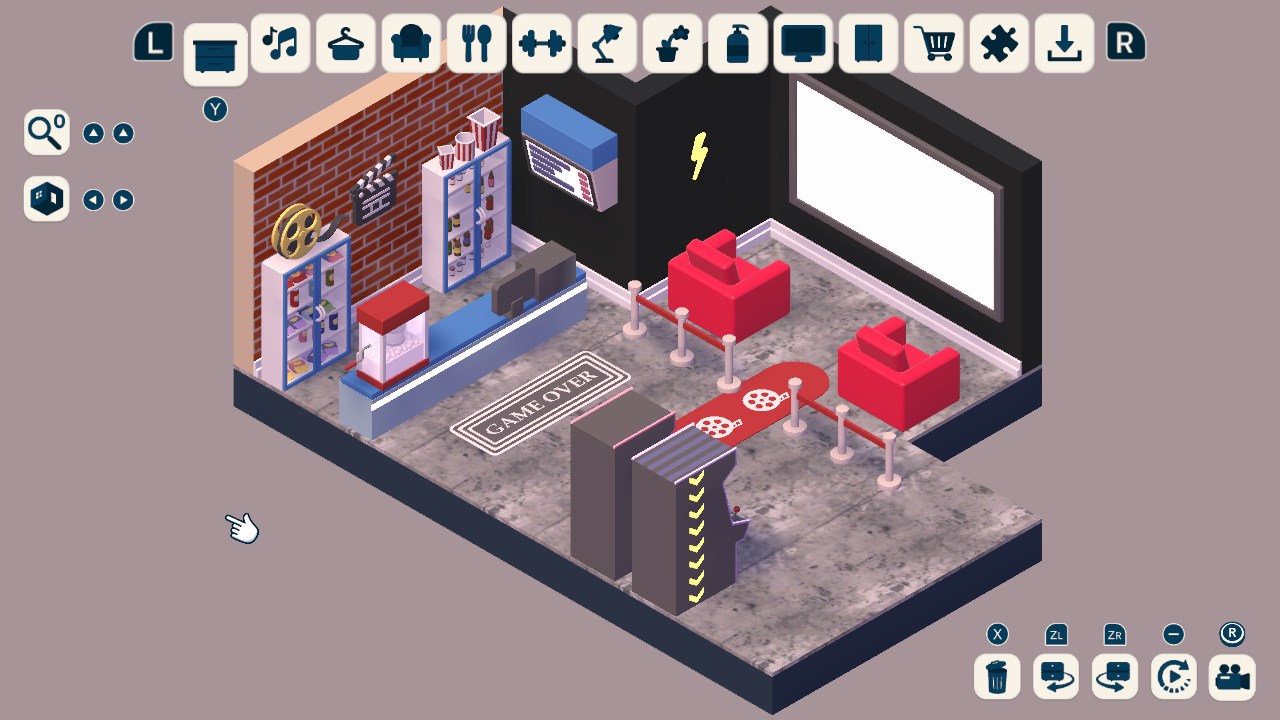Select the cutlery kitchen category

point(477,44)
